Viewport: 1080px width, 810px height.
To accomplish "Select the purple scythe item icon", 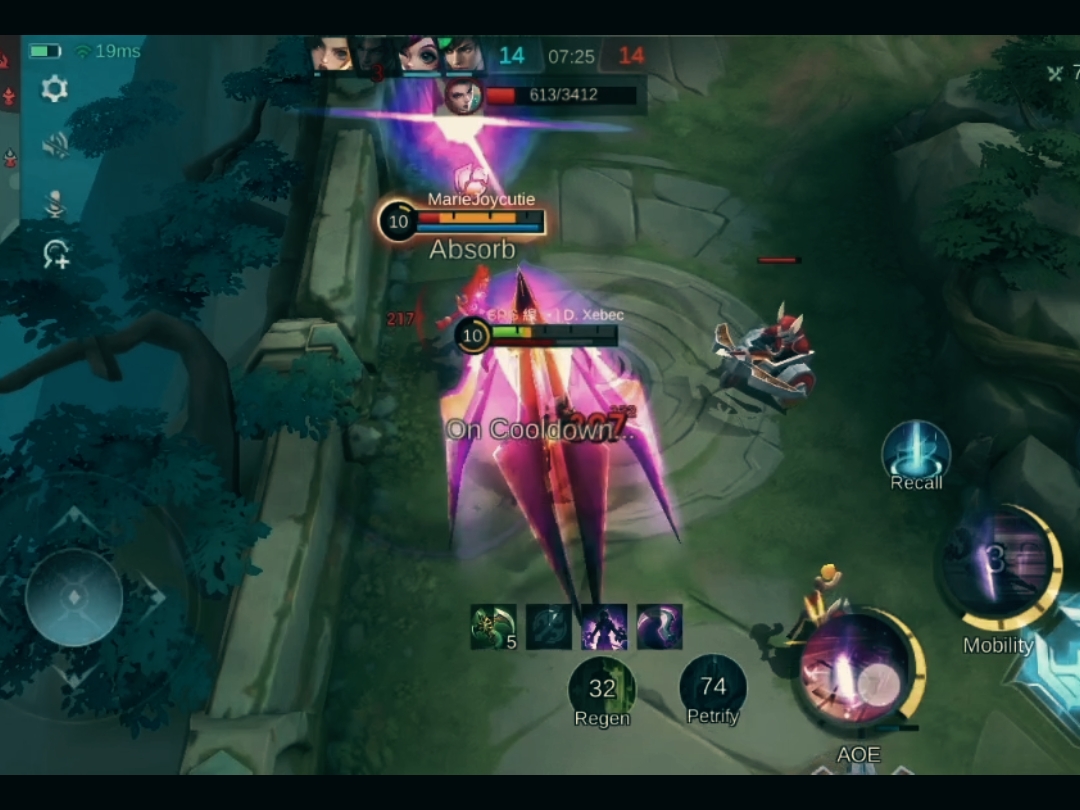I will tap(659, 627).
